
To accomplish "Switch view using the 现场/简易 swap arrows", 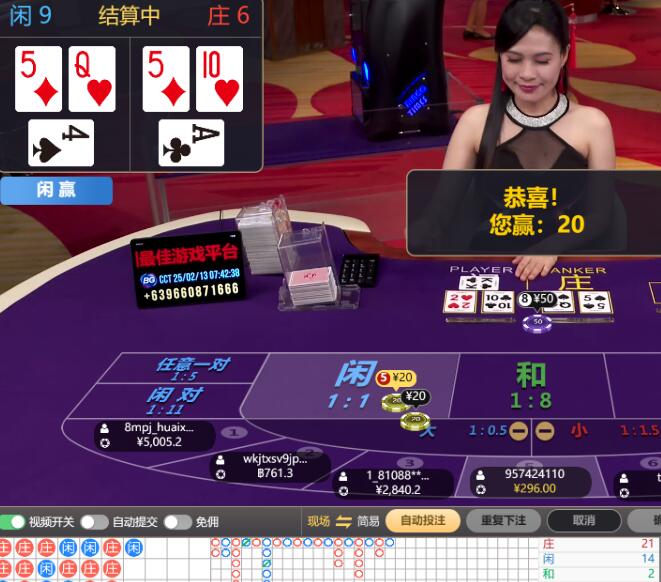I will (343, 521).
